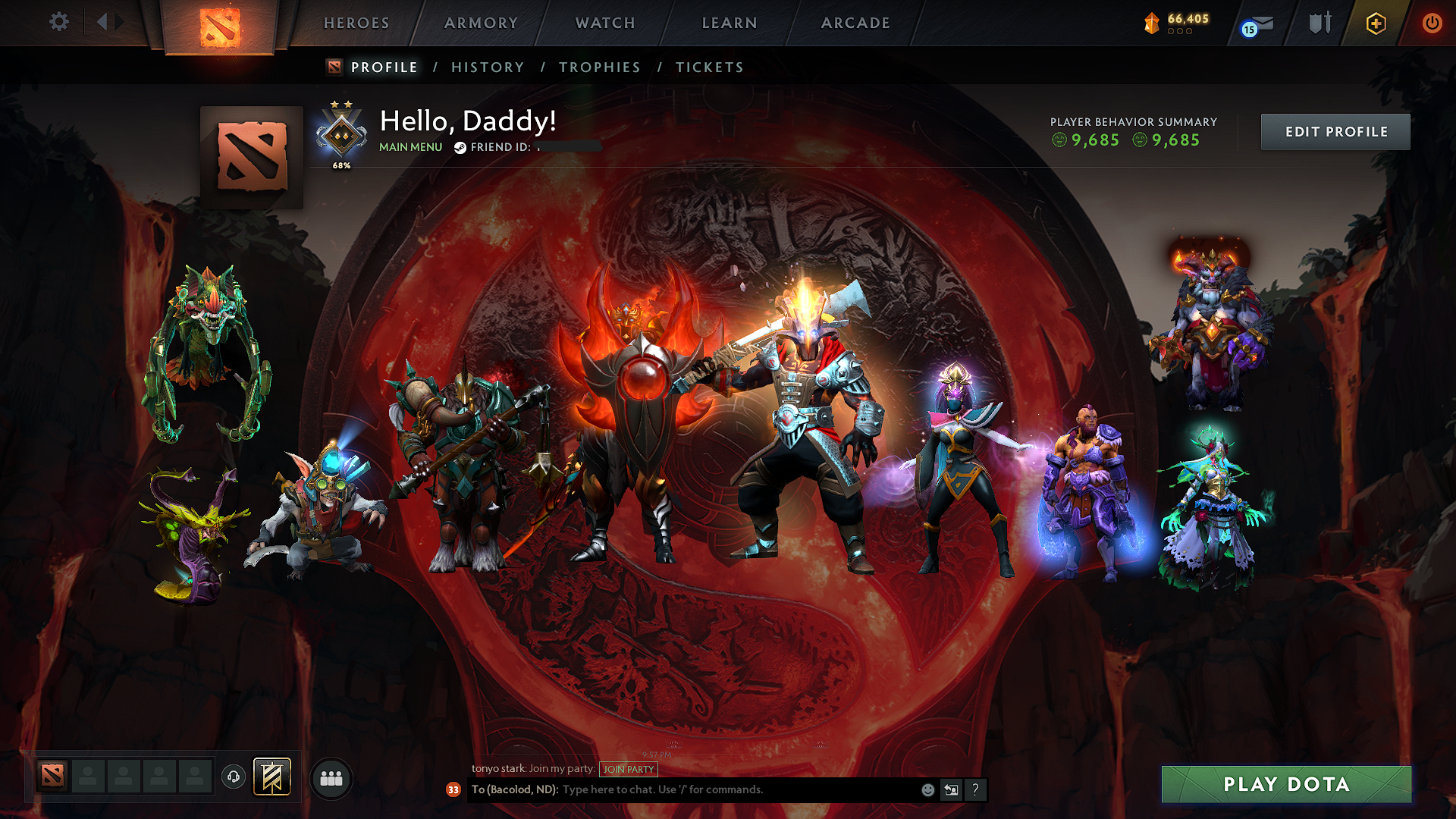Open the TROPHIES tab
The image size is (1456, 819).
pos(599,67)
